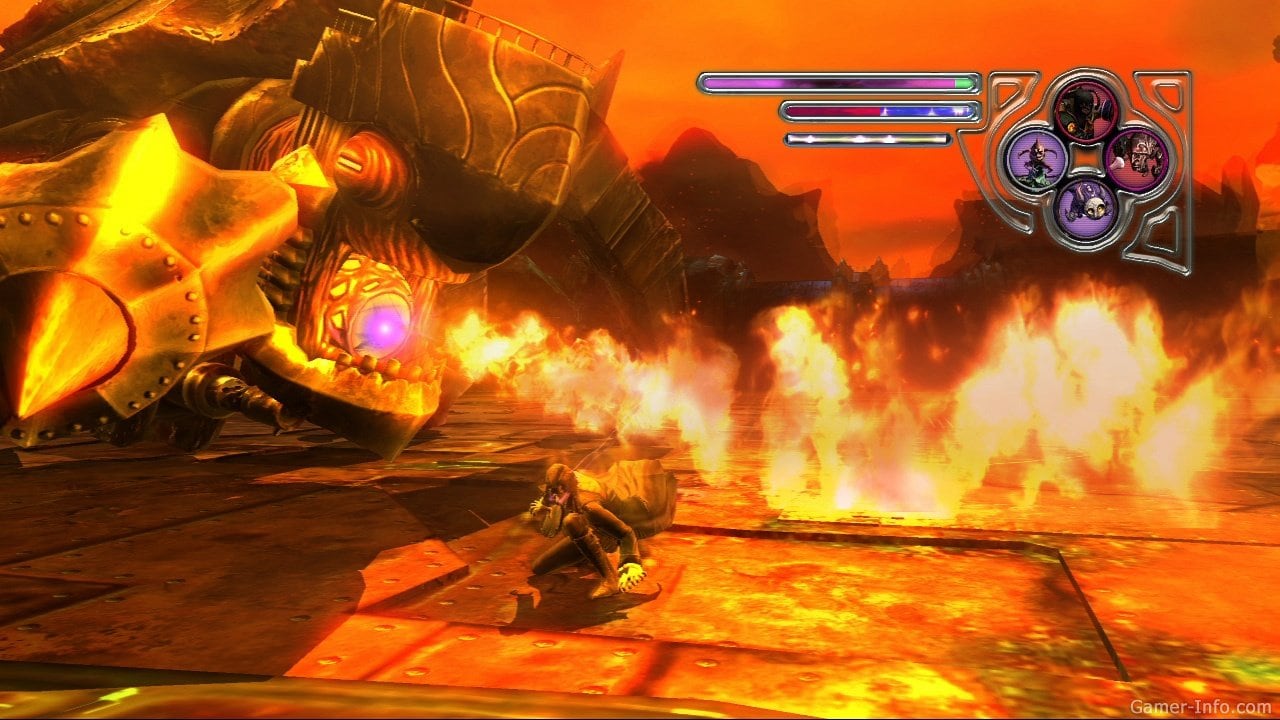
Task: Select the skull-faced horned creature portrait
Action: pos(1086,208)
